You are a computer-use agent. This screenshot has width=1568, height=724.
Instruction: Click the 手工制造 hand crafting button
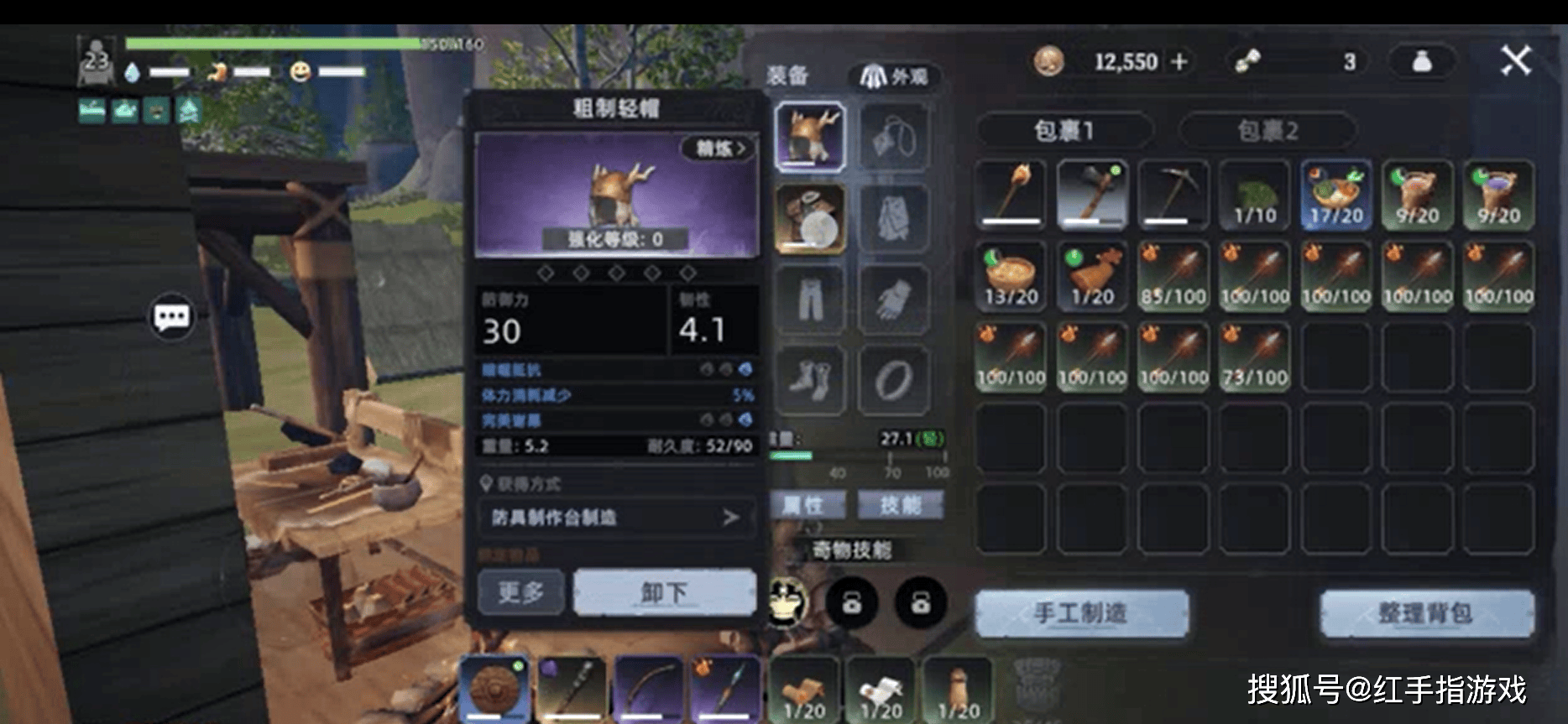(x=1081, y=613)
